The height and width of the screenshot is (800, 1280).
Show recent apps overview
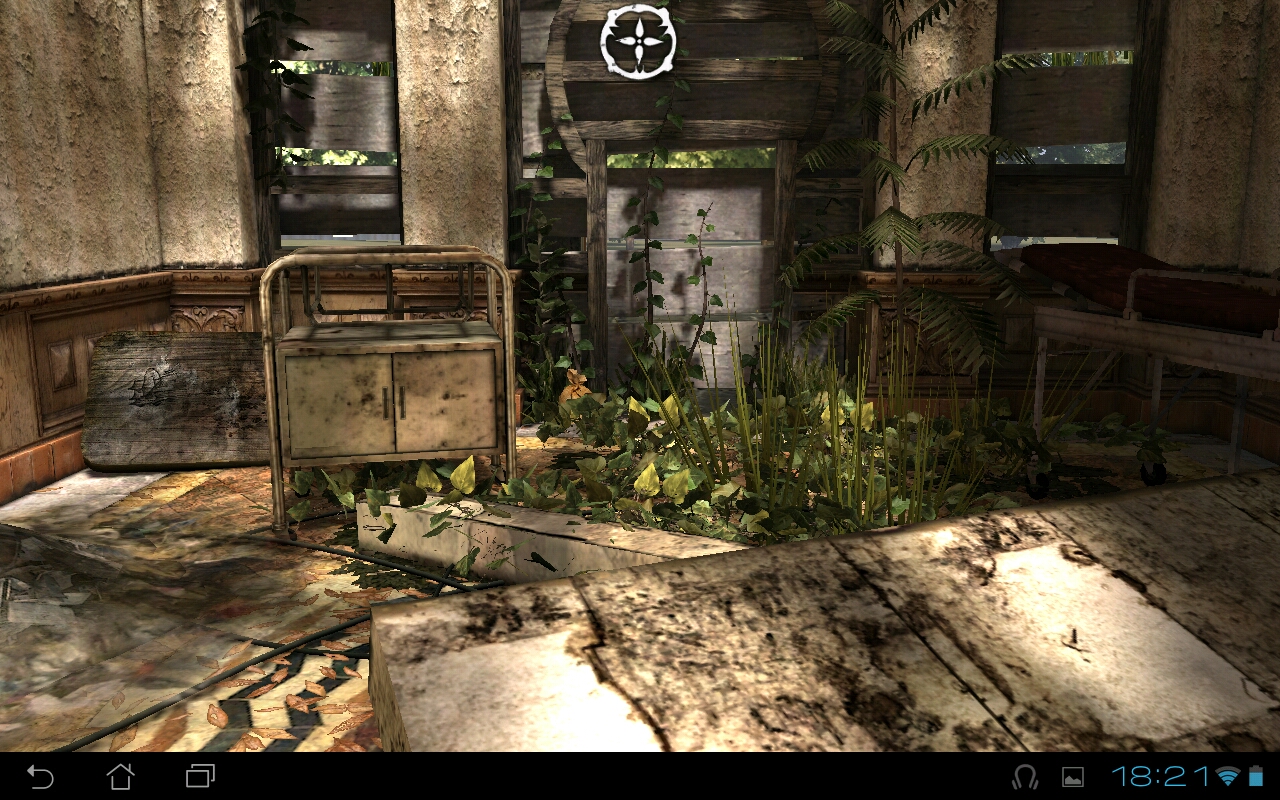200,776
